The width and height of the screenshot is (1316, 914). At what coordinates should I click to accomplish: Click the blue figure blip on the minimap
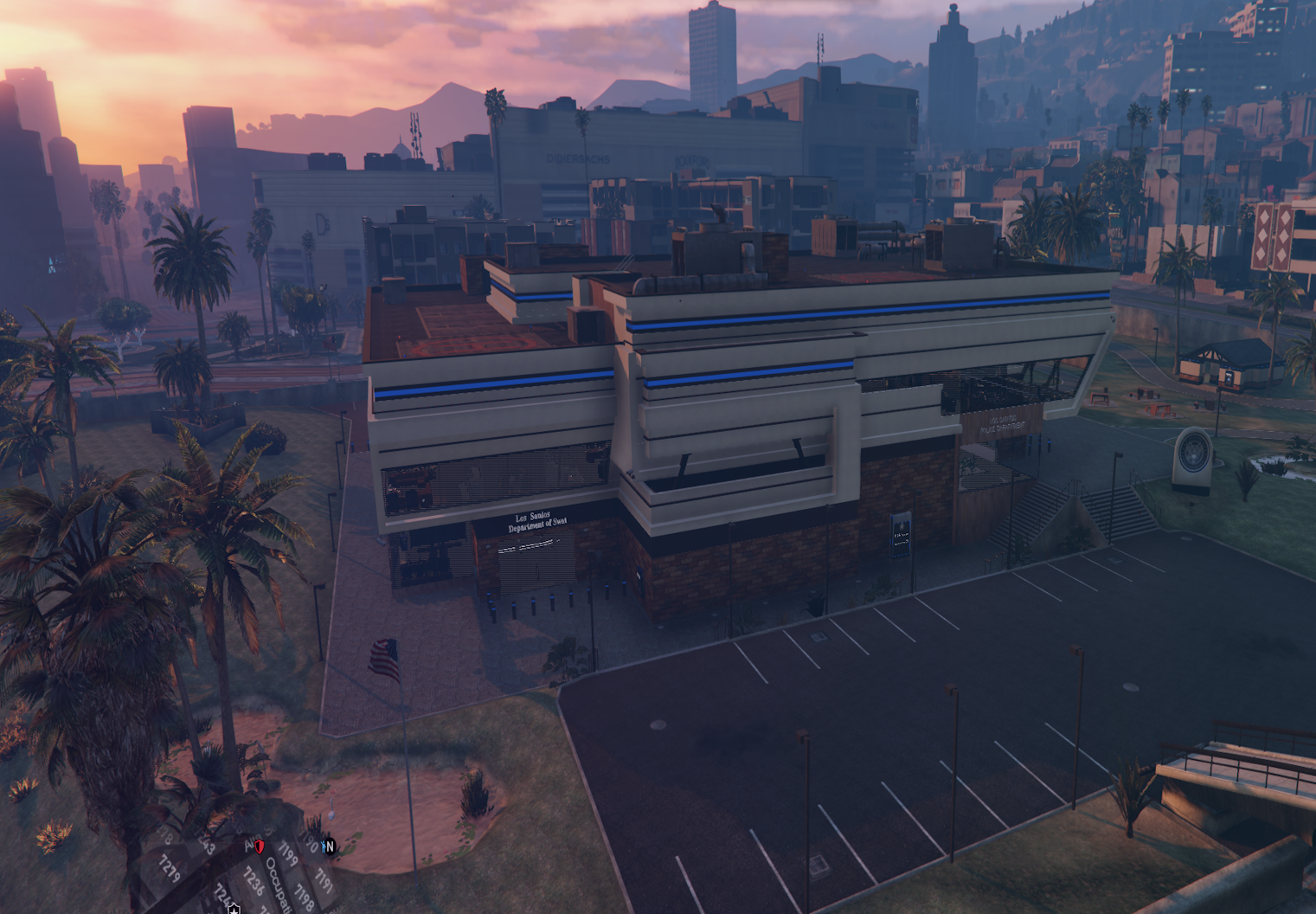point(324,846)
